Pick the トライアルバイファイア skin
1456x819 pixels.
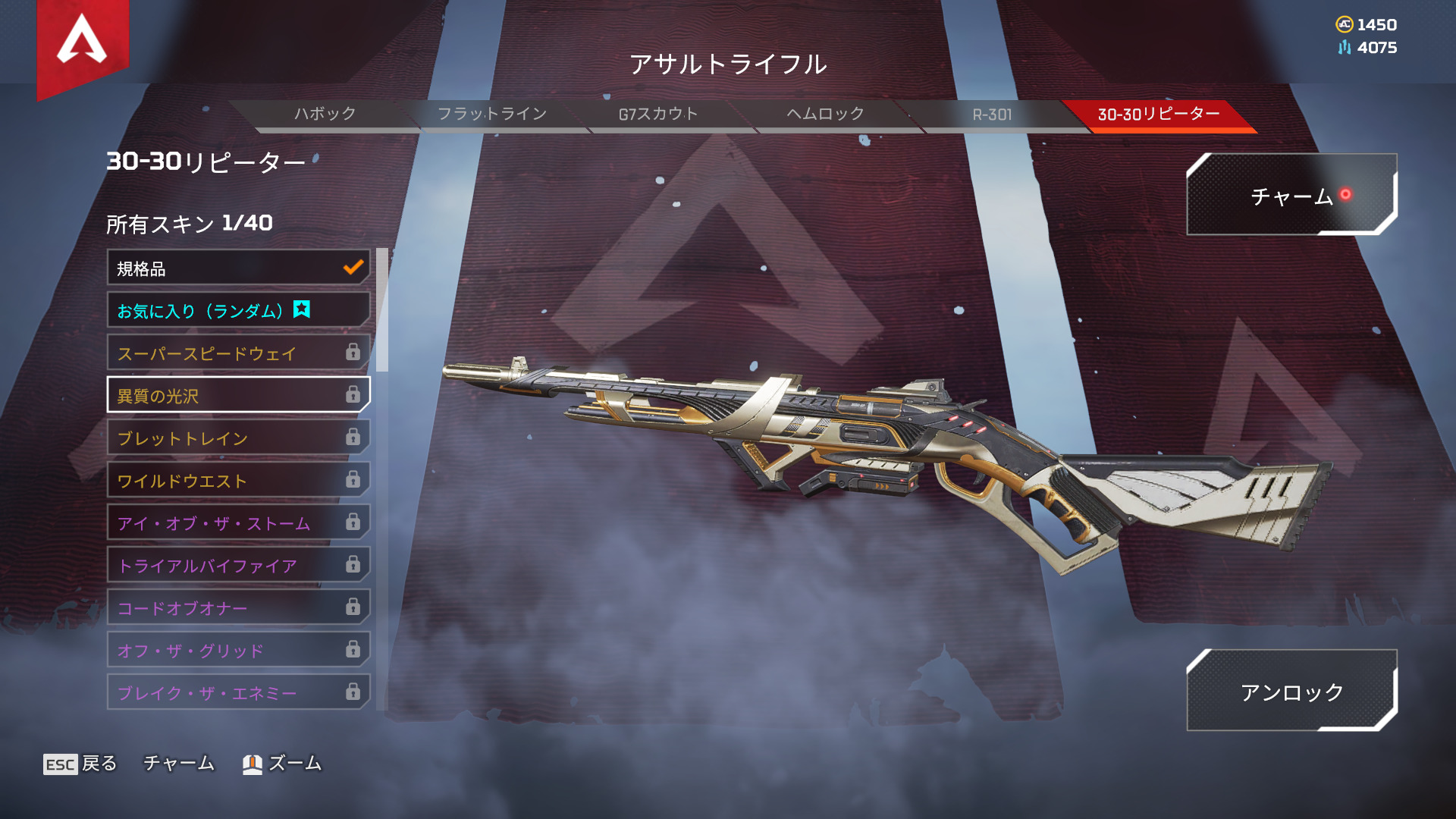pos(238,566)
